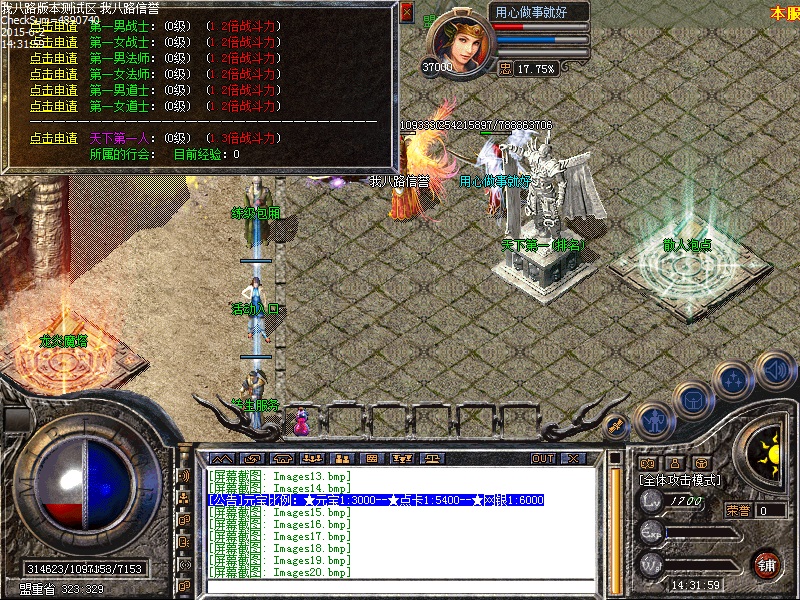800x600 pixels.
Task: Open the skills menu with stars icon
Action: point(735,380)
